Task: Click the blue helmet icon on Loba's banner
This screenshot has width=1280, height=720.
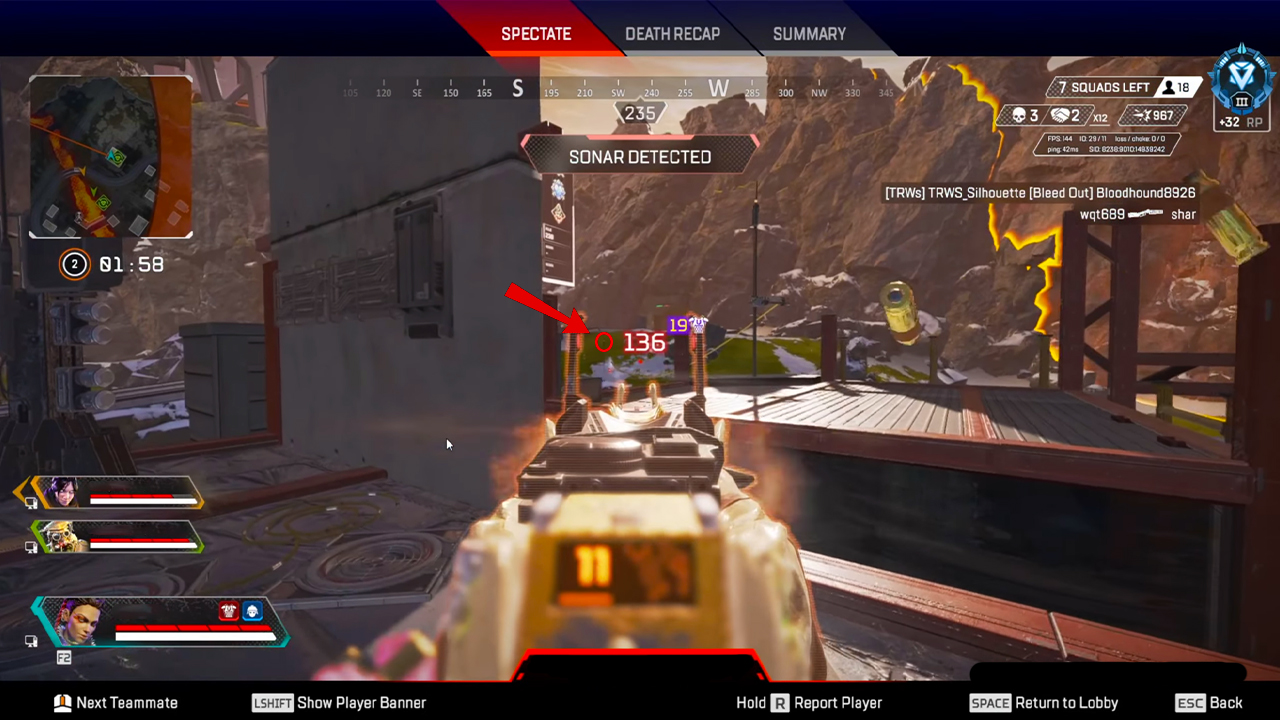Action: click(x=252, y=613)
